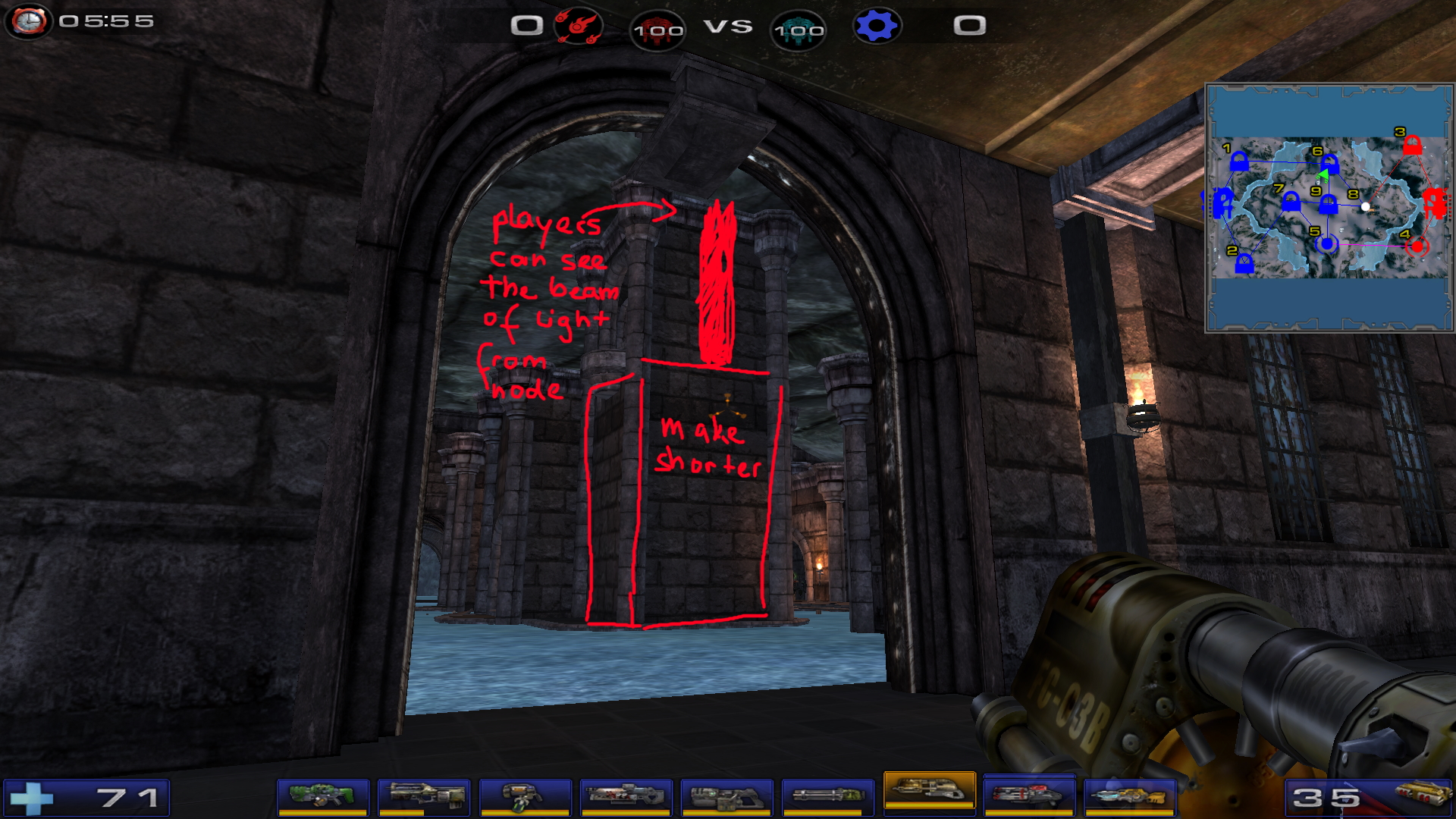Choose the white neutral node 8 on minimap

coord(1366,206)
